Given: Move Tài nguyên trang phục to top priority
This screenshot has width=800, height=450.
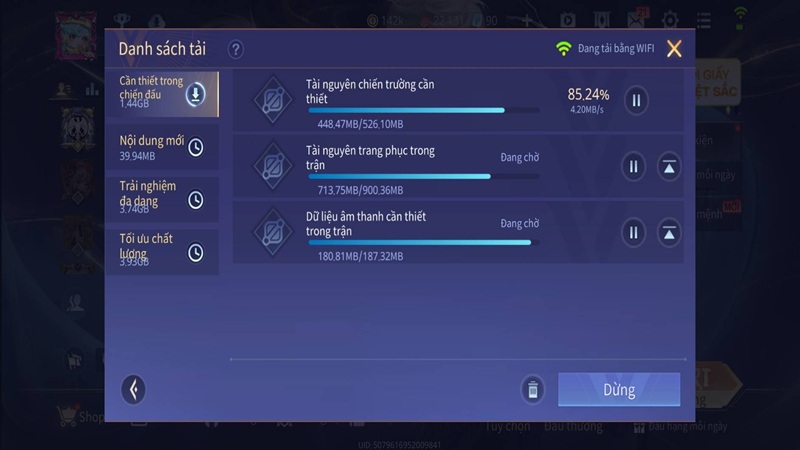Looking at the screenshot, I should pos(670,167).
